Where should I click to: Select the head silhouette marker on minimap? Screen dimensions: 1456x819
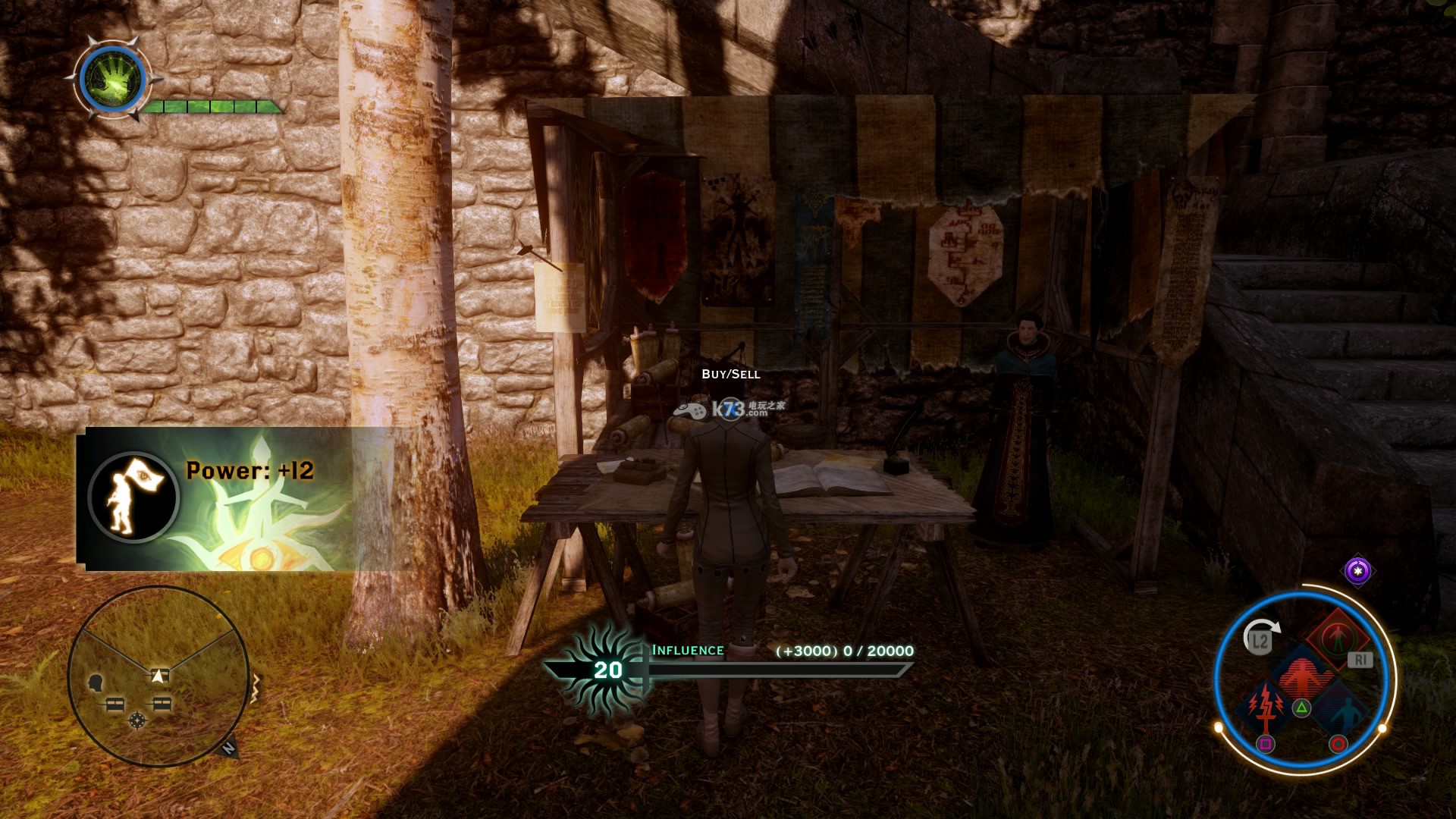[x=96, y=683]
